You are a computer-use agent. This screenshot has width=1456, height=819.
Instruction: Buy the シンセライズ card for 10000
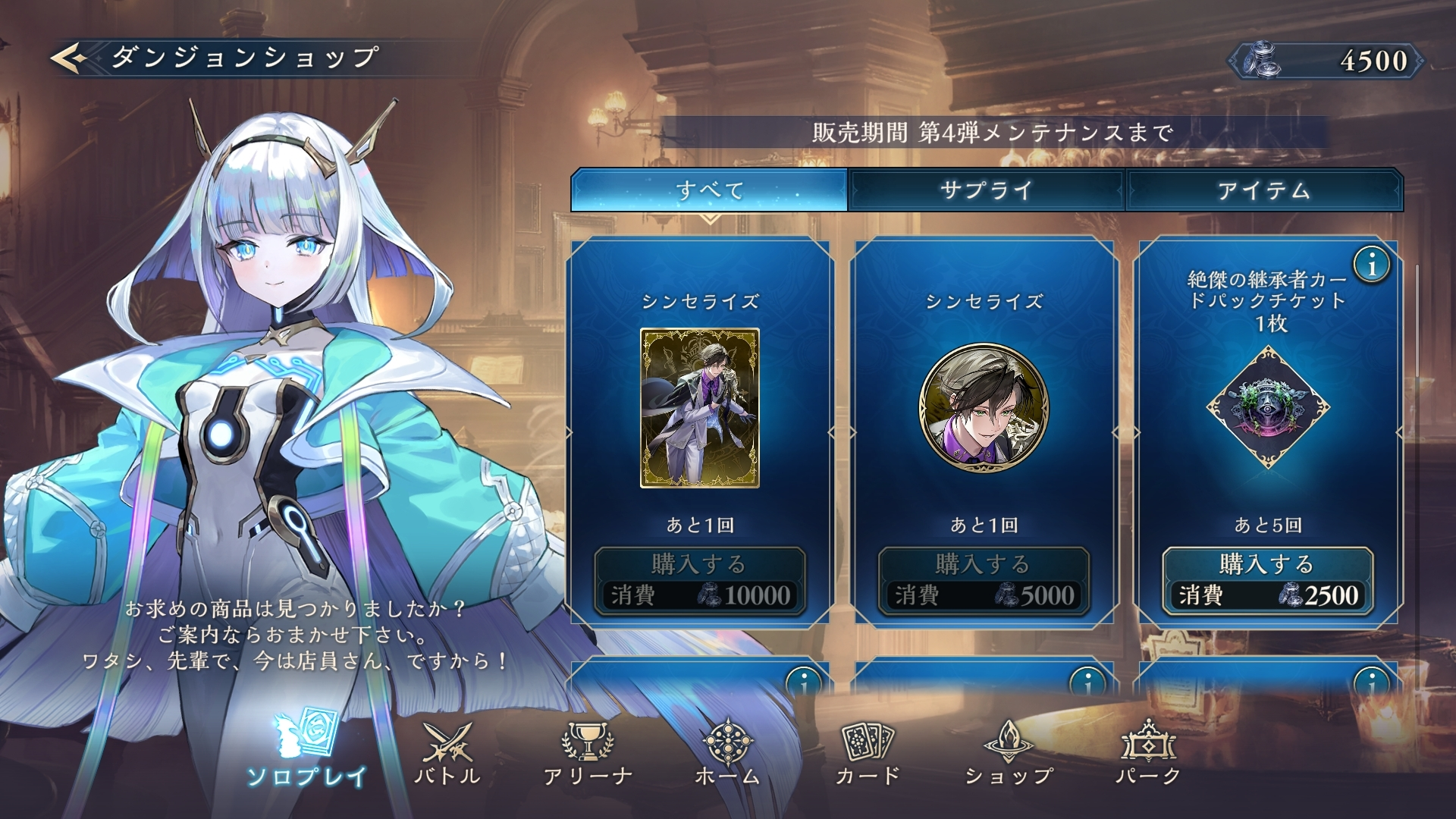click(x=699, y=580)
